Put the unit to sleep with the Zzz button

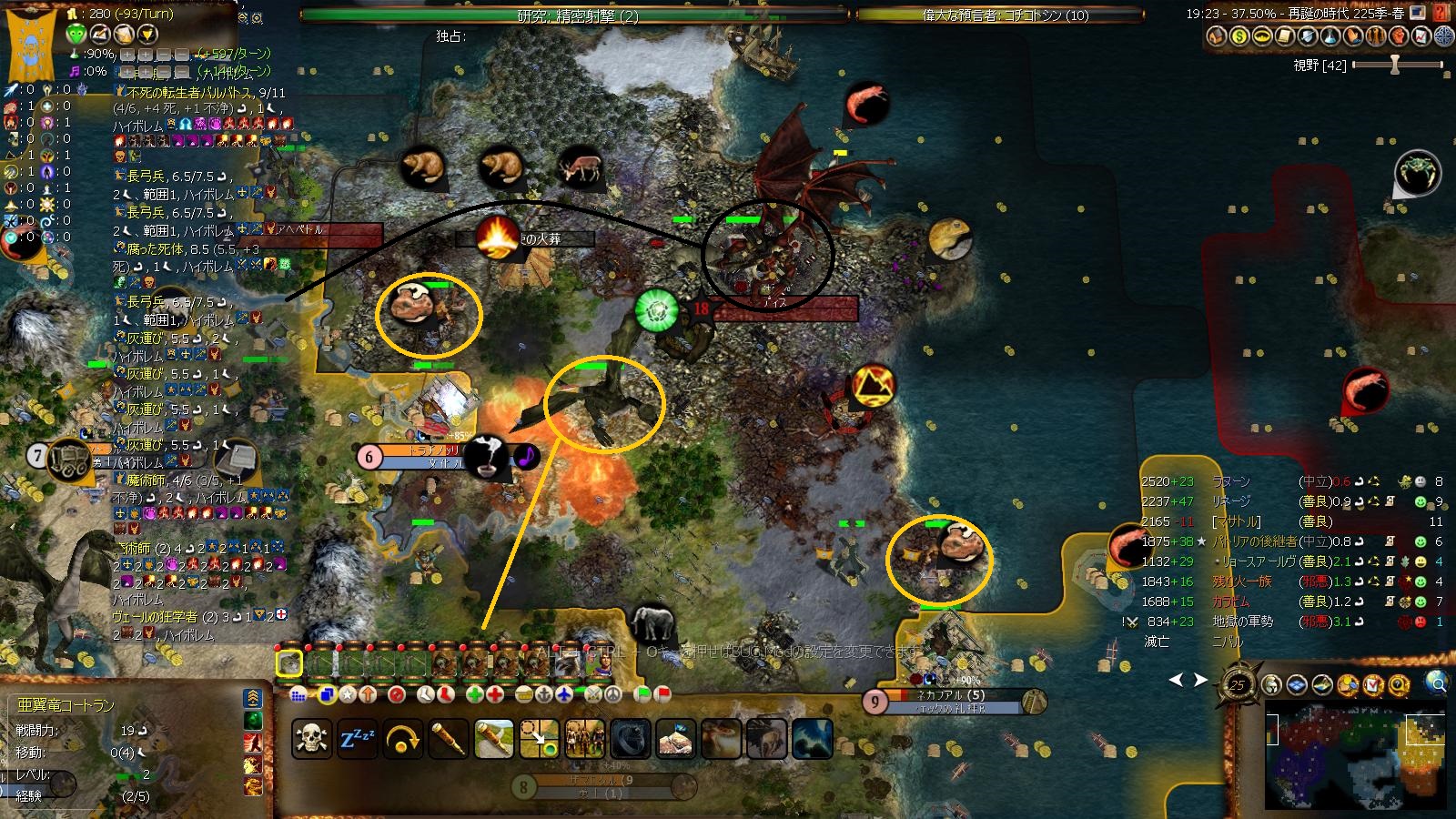tap(358, 739)
